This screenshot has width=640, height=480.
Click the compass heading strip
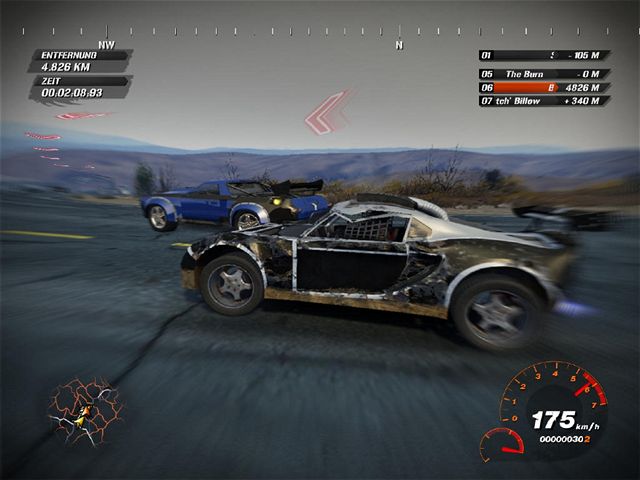point(320,32)
